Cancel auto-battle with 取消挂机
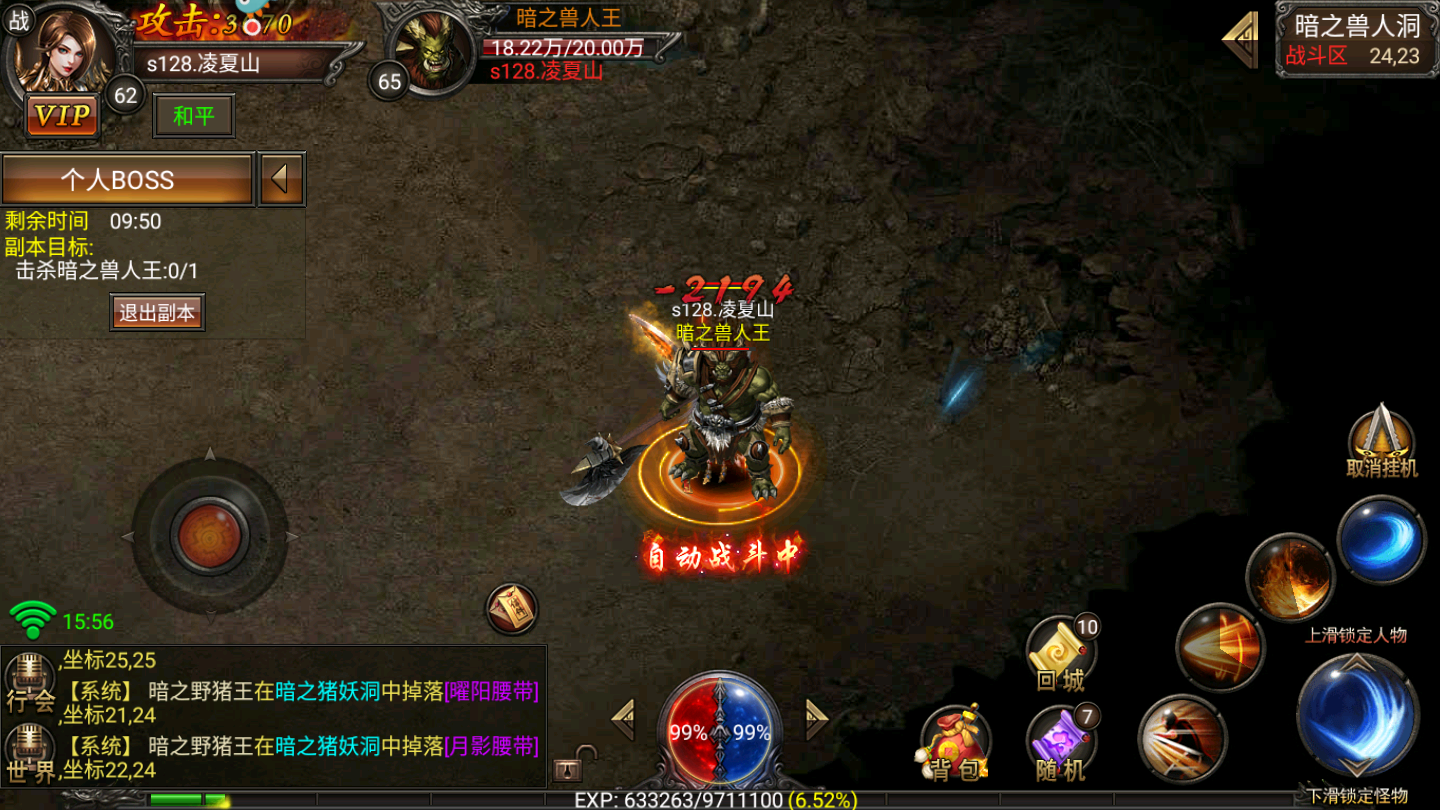 tap(1381, 440)
